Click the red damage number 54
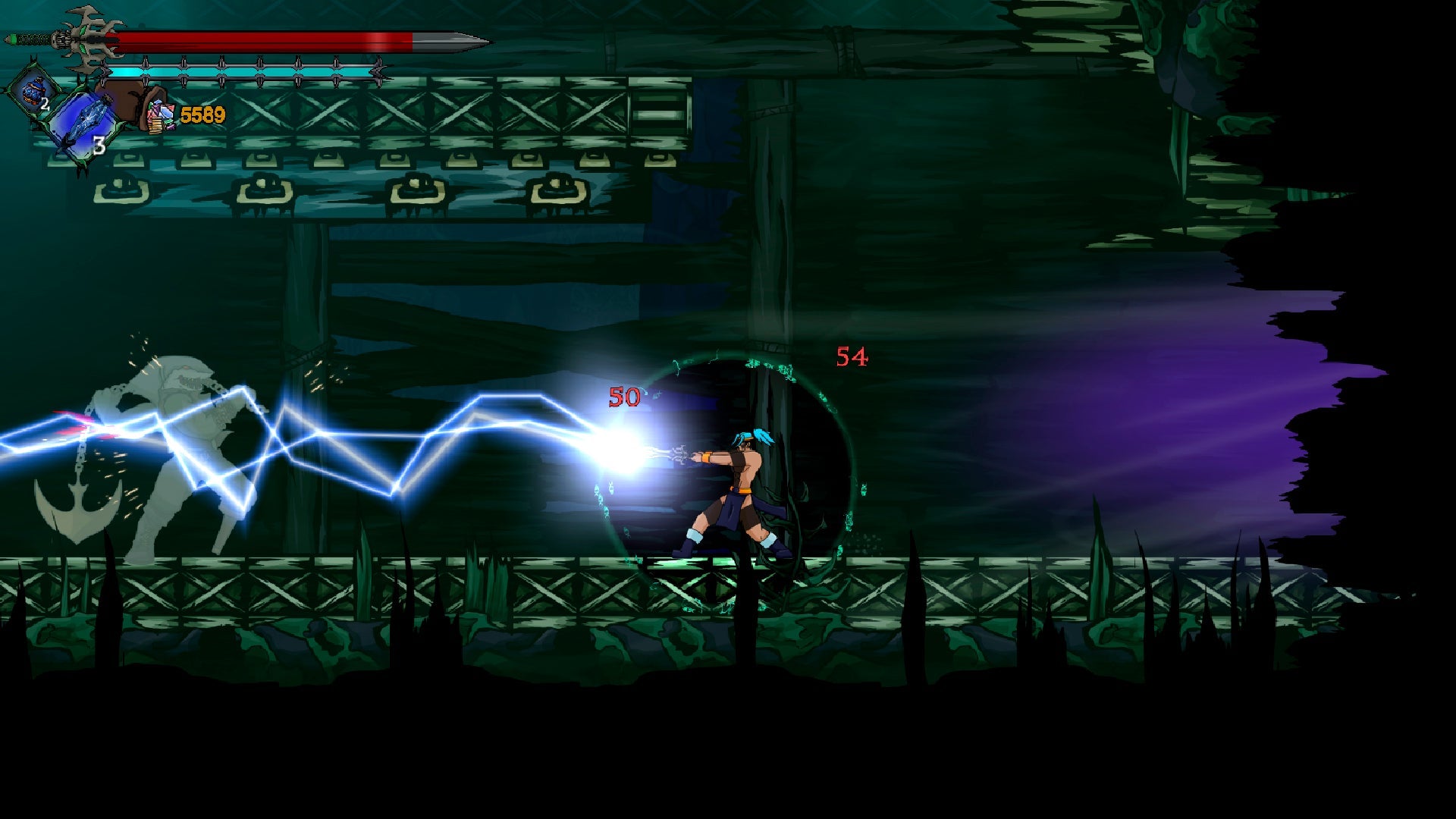The width and height of the screenshot is (1456, 819). pyautogui.click(x=852, y=356)
